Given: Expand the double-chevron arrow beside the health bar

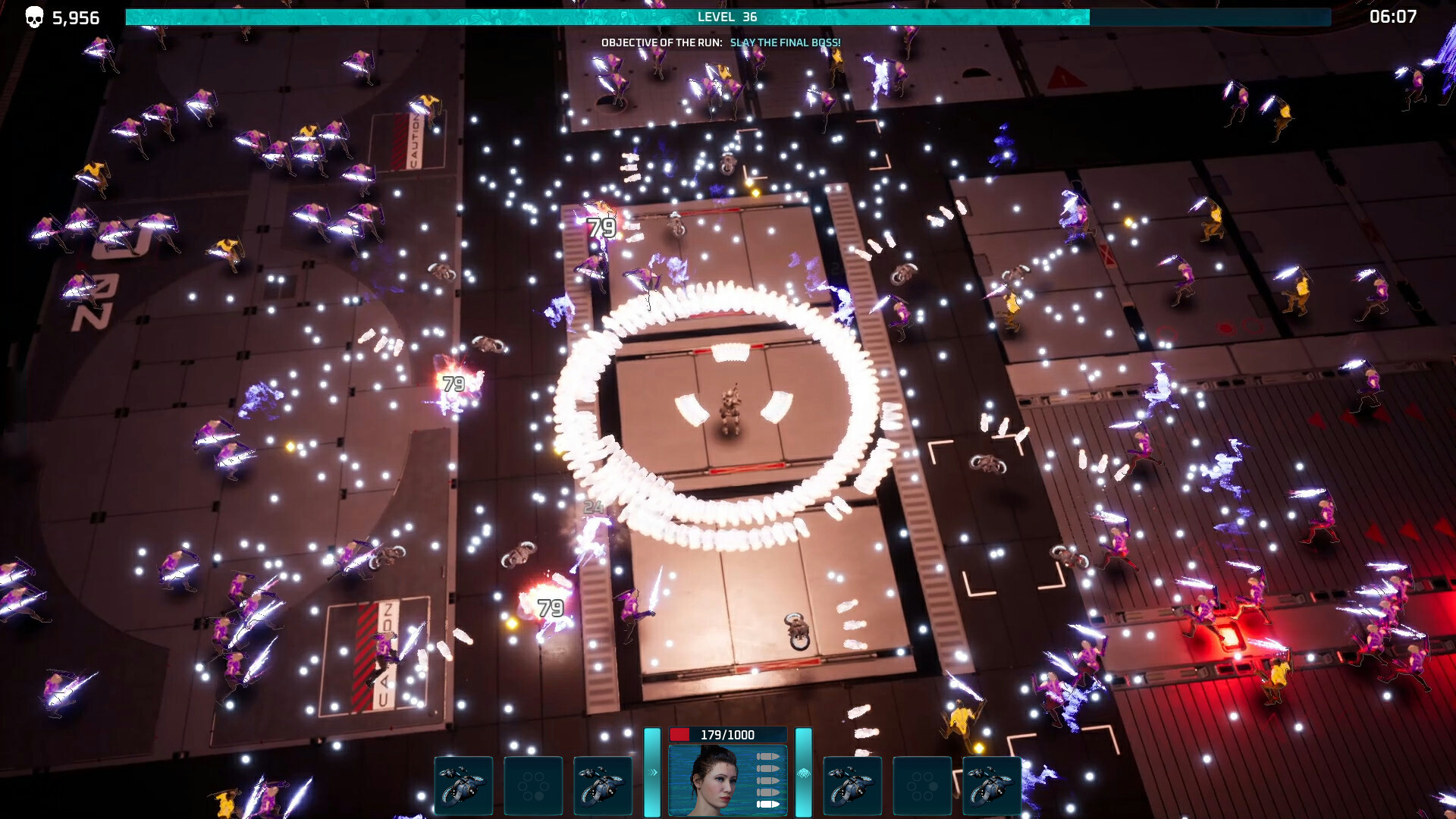Looking at the screenshot, I should click(653, 773).
